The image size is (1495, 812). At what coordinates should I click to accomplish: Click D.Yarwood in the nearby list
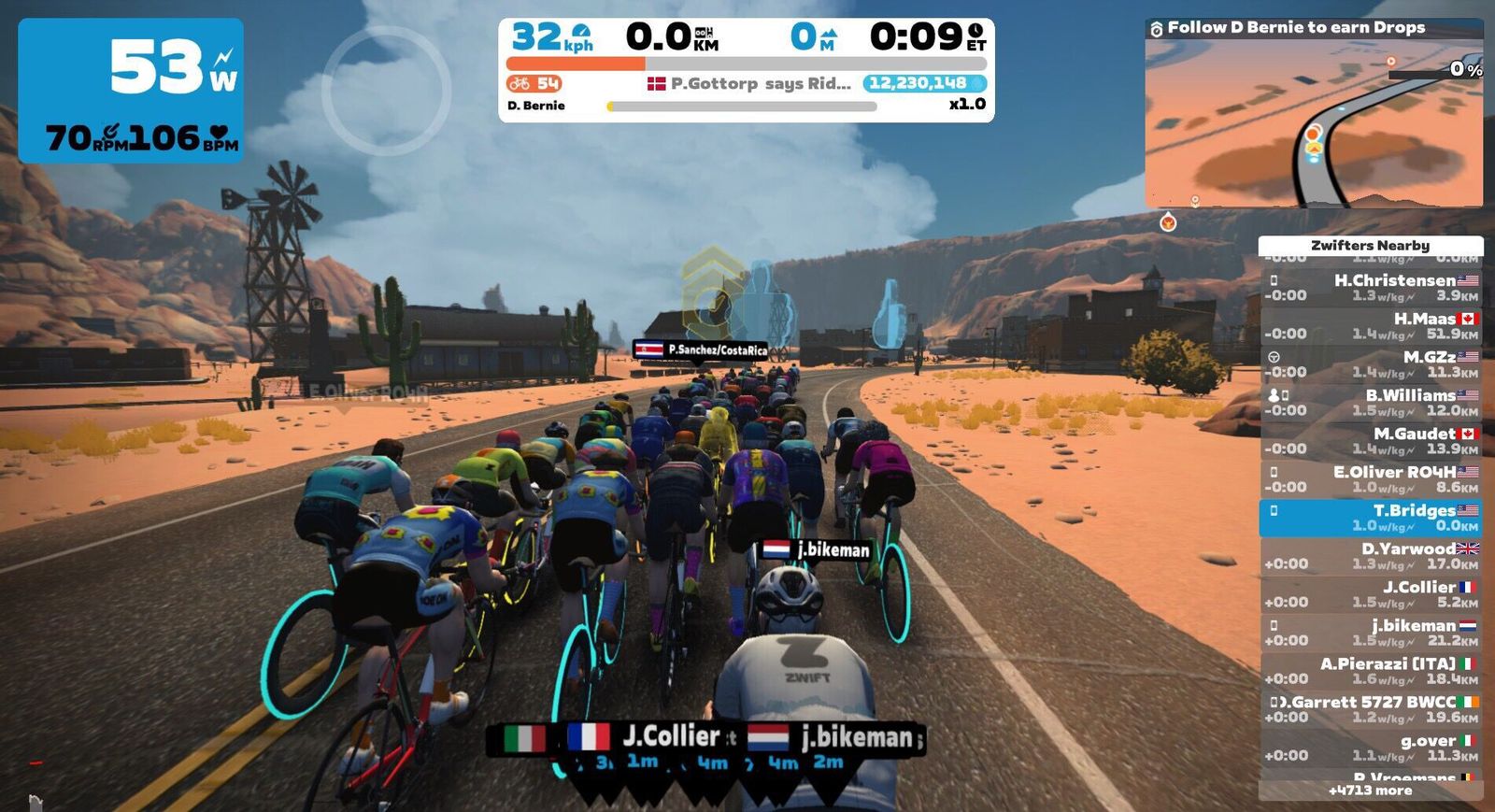pos(1370,556)
